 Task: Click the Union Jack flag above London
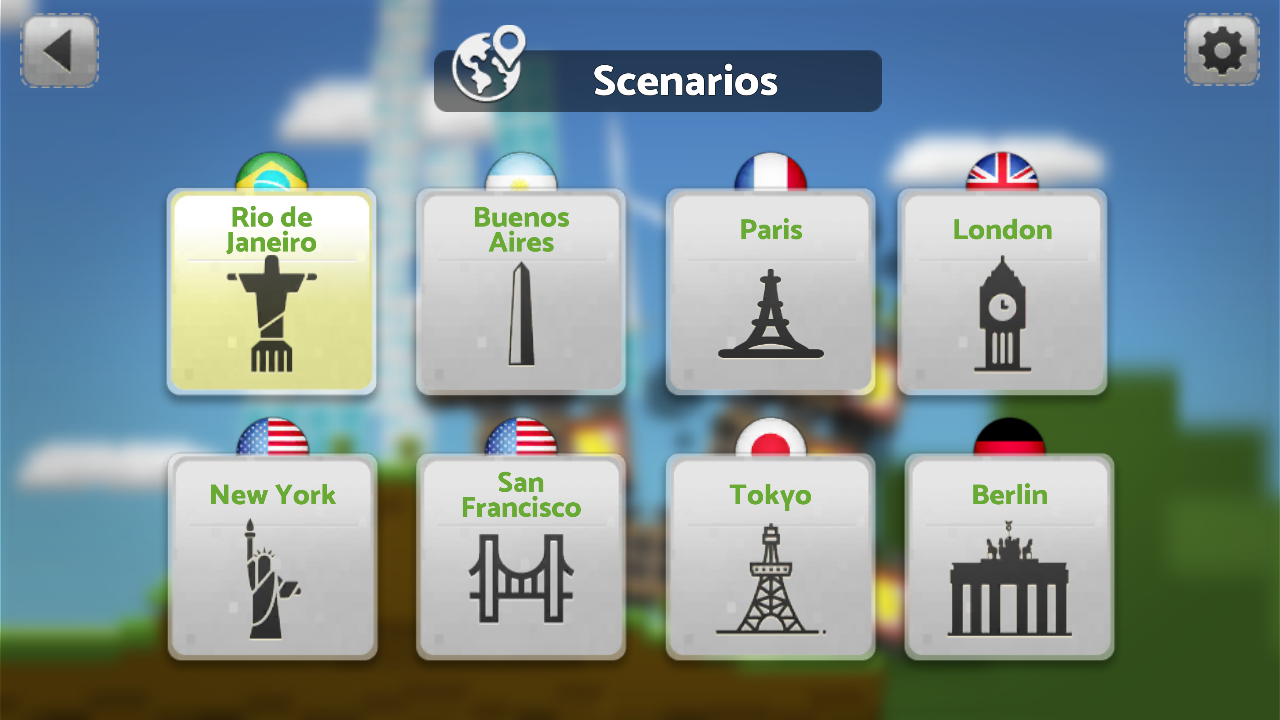[x=1004, y=170]
